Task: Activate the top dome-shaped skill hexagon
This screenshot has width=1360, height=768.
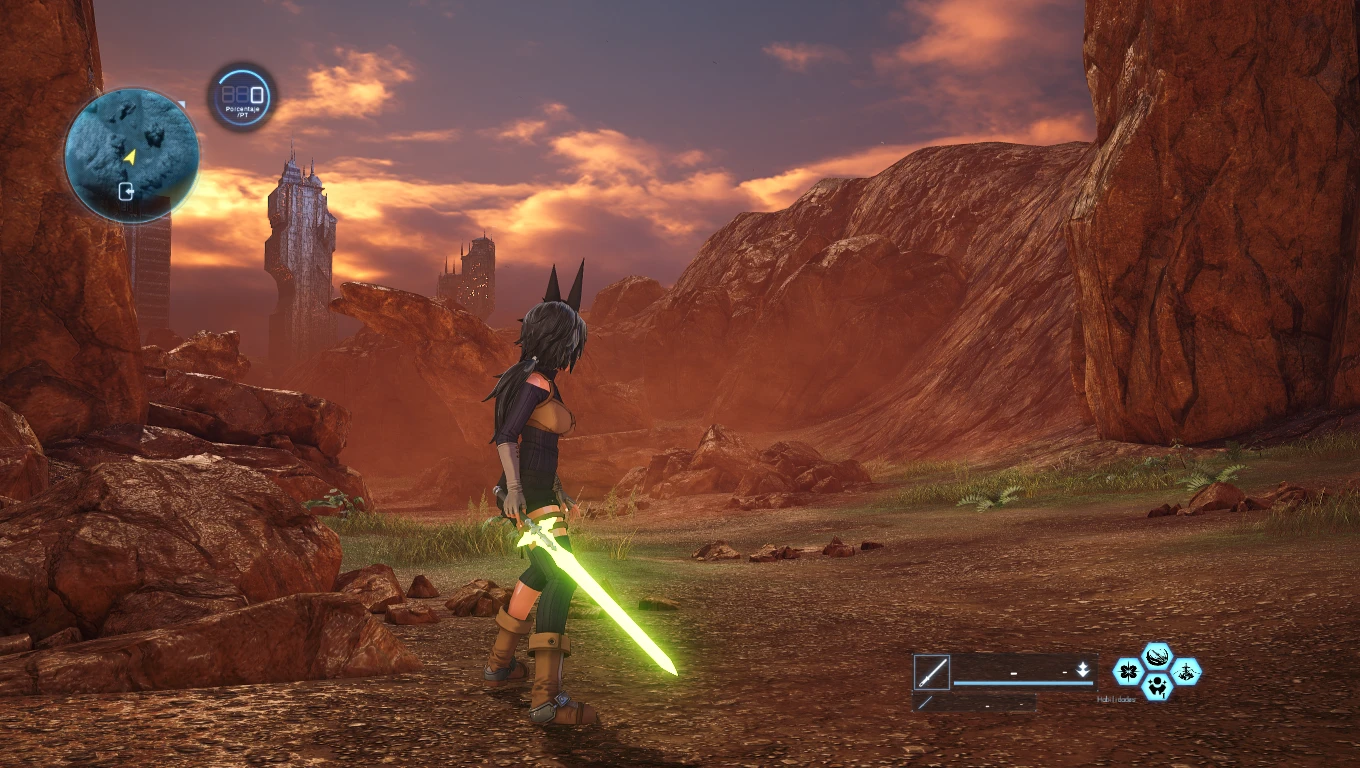Action: 1157,657
